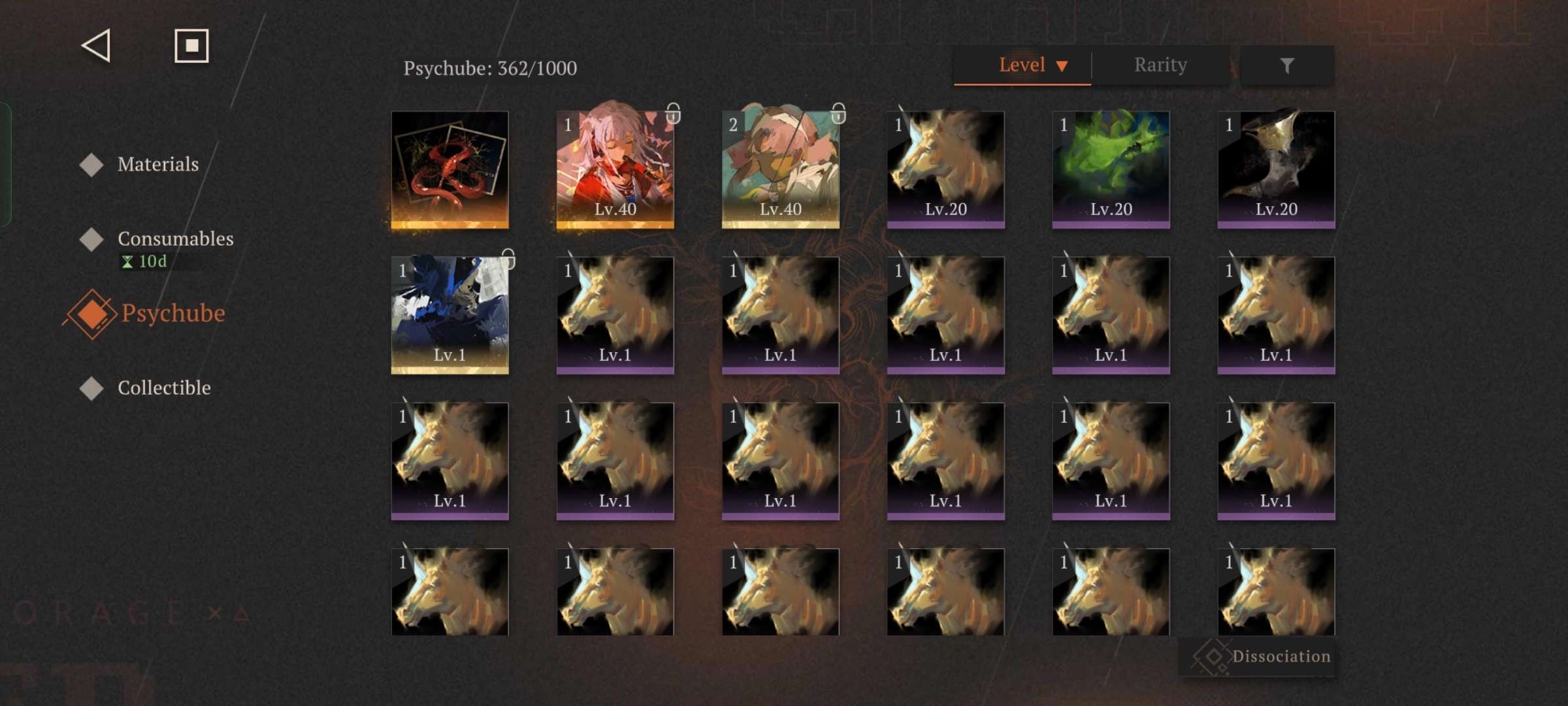The image size is (1568, 706).
Task: Select the teal Lv.40 psychube with amplification 2
Action: (780, 169)
